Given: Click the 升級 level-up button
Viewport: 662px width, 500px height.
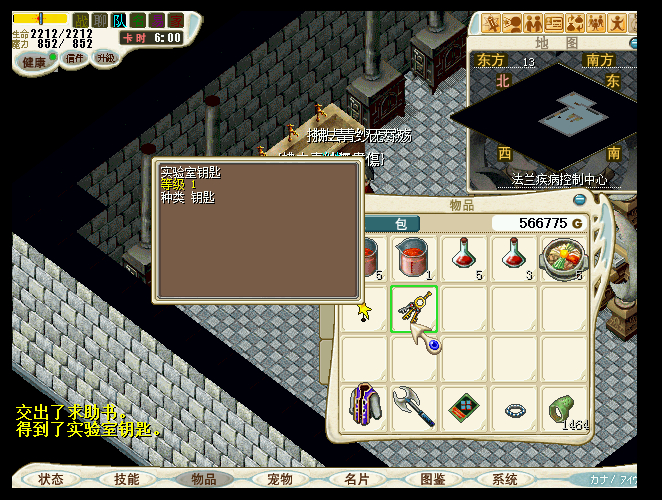Looking at the screenshot, I should [x=106, y=59].
